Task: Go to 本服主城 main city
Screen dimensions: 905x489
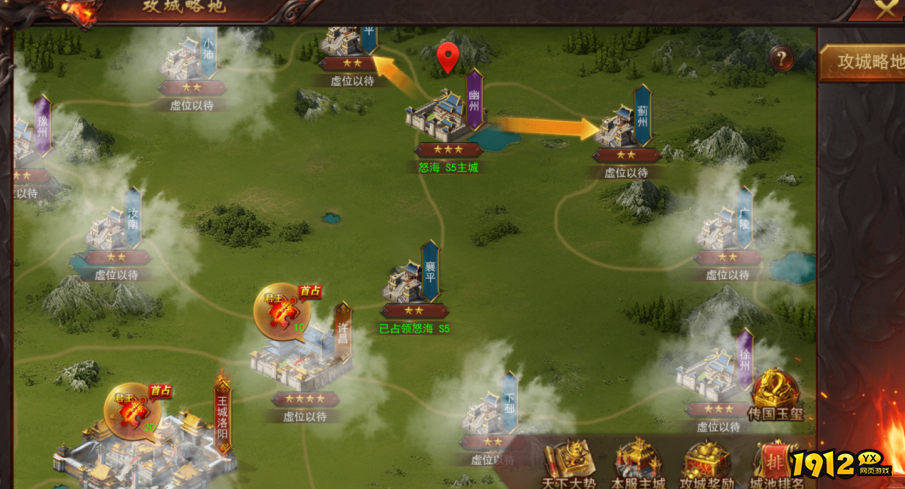Action: click(x=637, y=463)
